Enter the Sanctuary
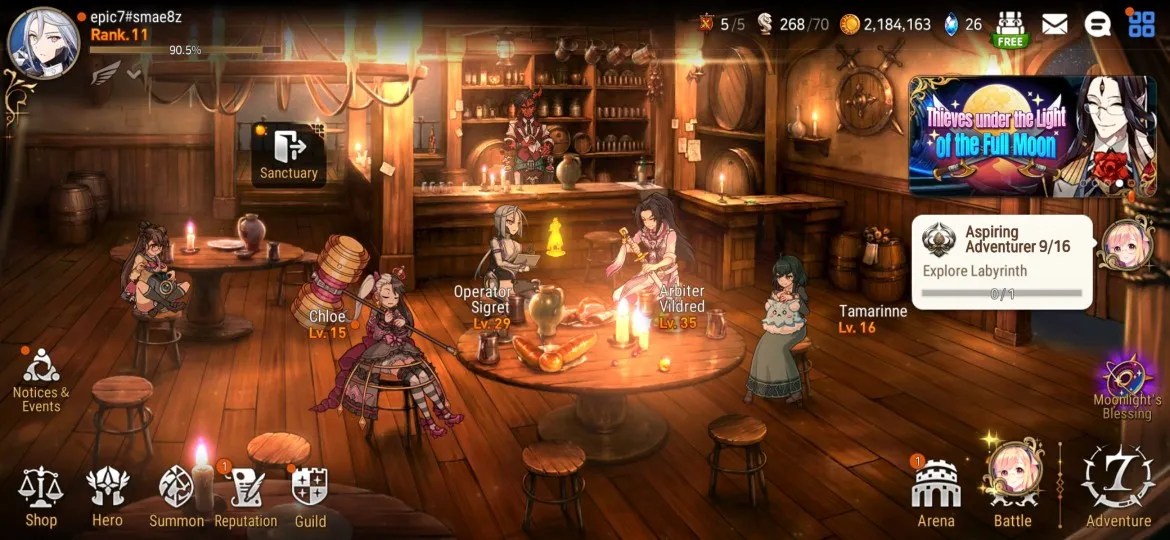Screen dimensions: 1170x540 point(288,155)
